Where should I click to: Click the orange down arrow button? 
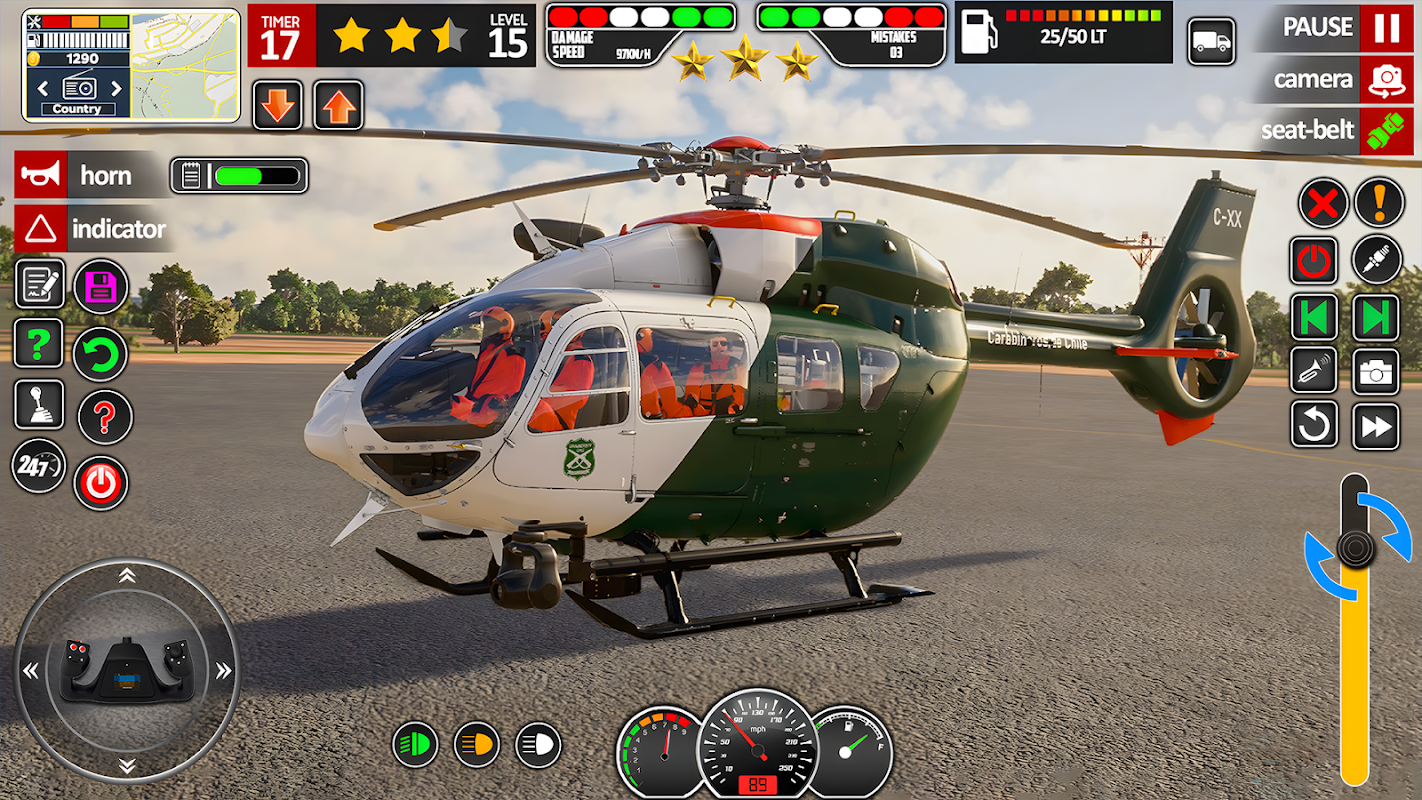pos(278,105)
